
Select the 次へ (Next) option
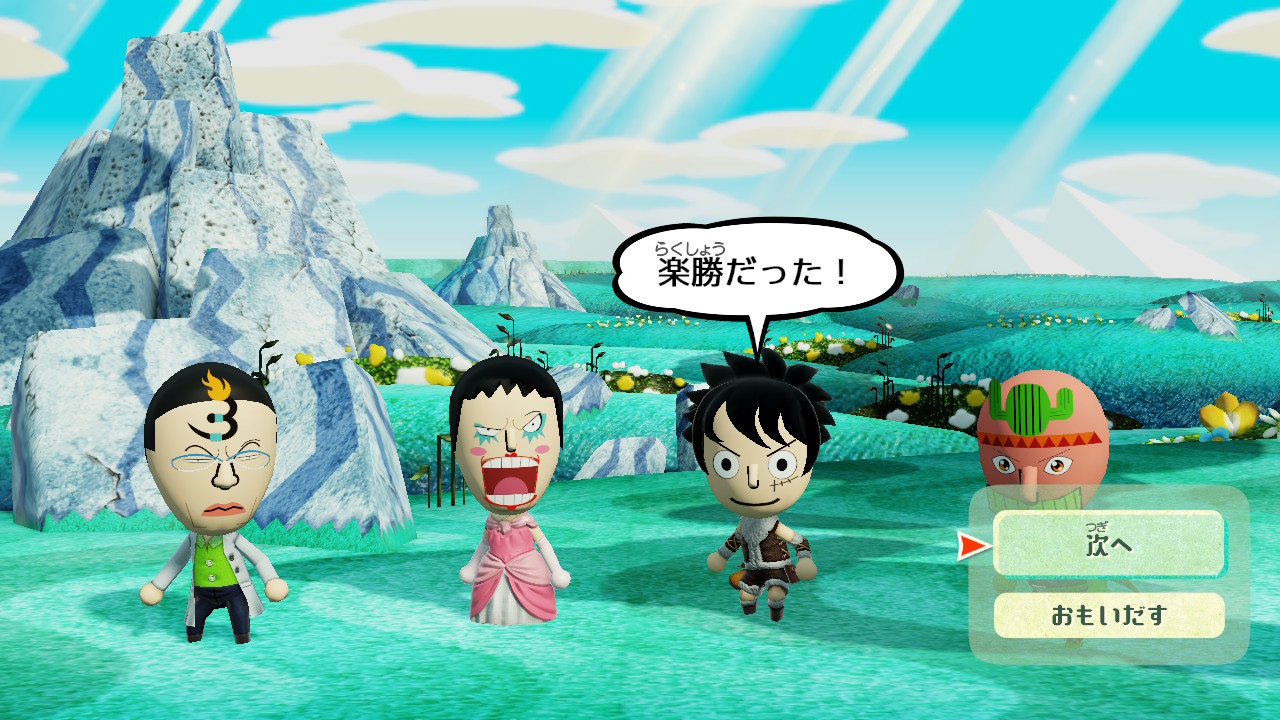(1109, 544)
